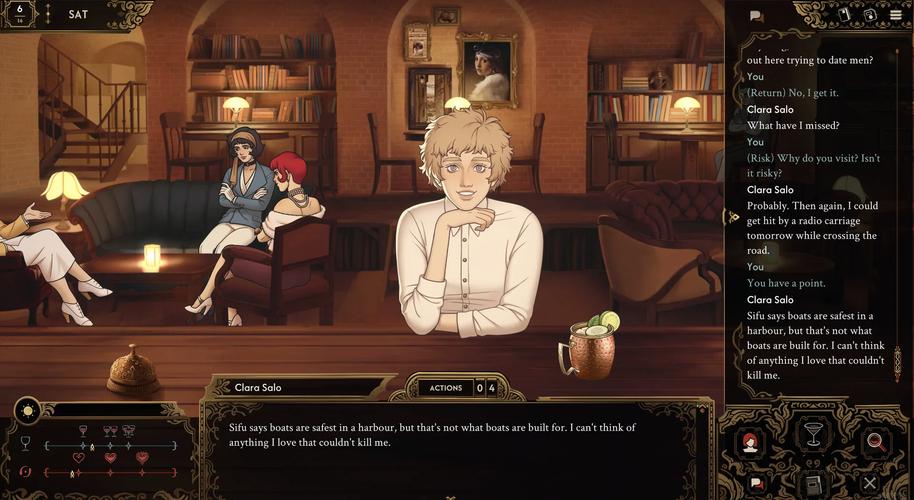Select the speech bubble log tab
Screen dimensions: 914x500
[x=756, y=16]
